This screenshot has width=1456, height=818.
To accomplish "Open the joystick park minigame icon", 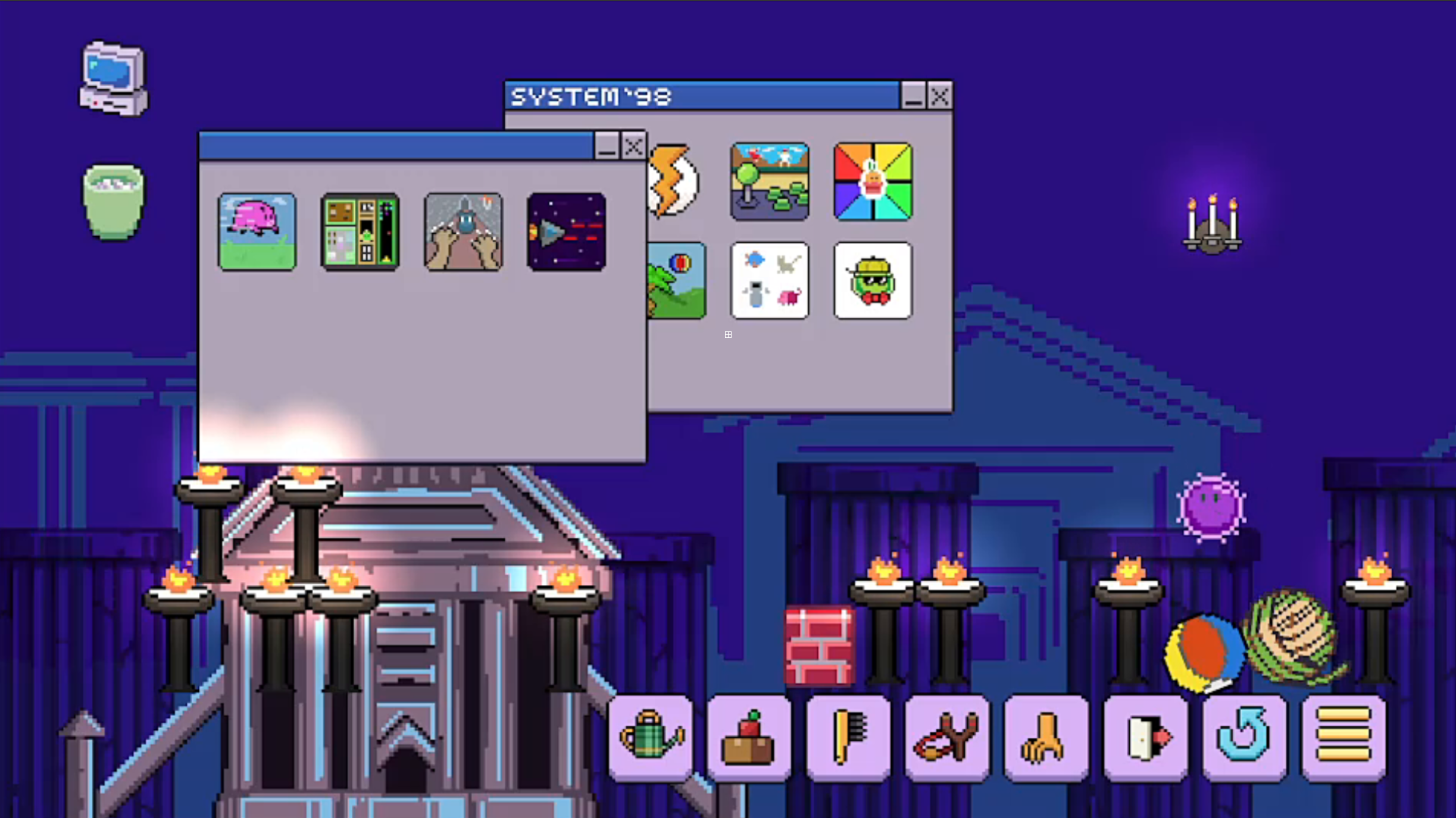I will point(769,180).
